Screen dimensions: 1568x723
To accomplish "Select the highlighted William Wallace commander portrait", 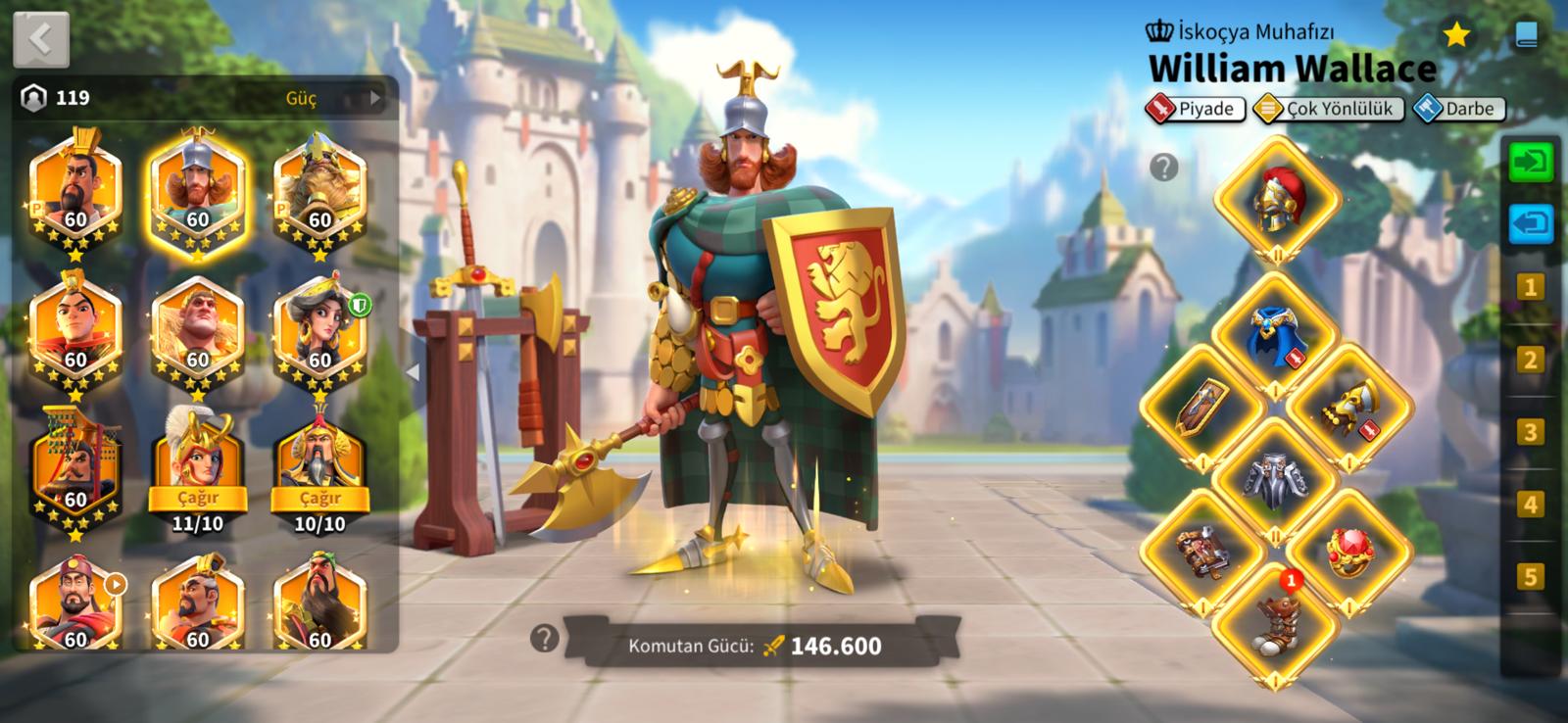I will [197, 196].
